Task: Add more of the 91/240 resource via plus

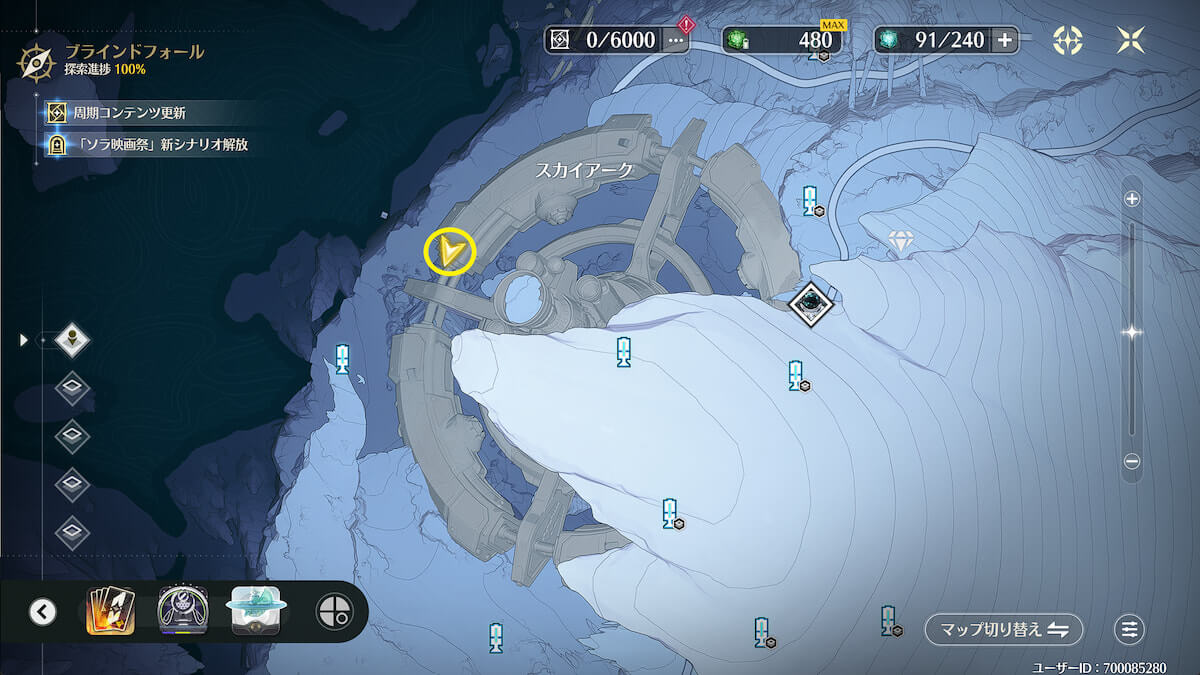Action: pyautogui.click(x=1004, y=40)
